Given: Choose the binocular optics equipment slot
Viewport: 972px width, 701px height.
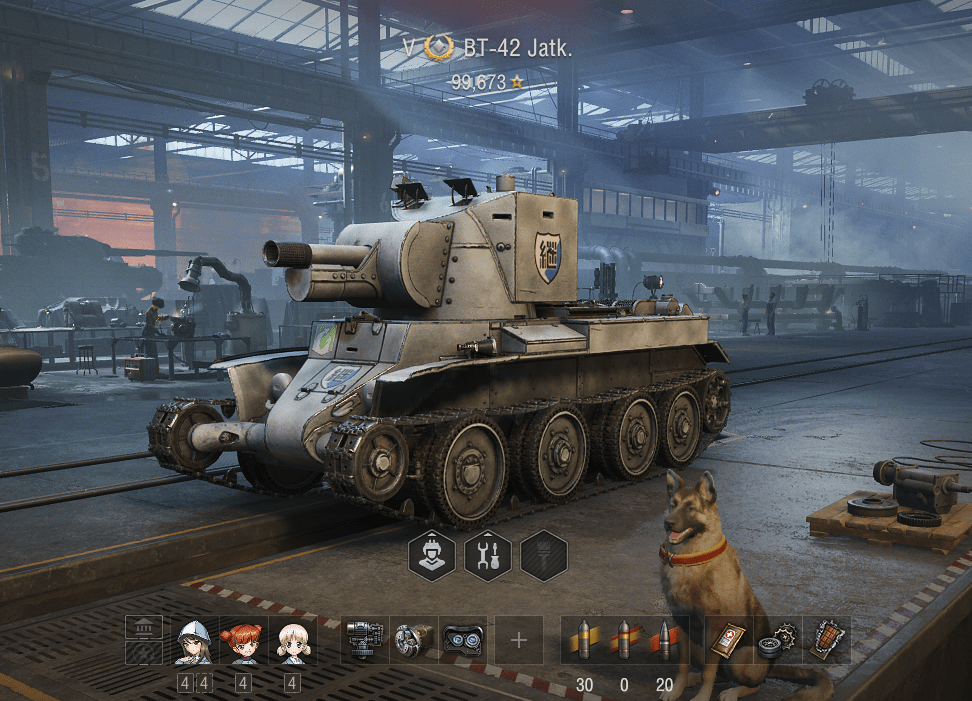Looking at the screenshot, I should pos(463,640).
